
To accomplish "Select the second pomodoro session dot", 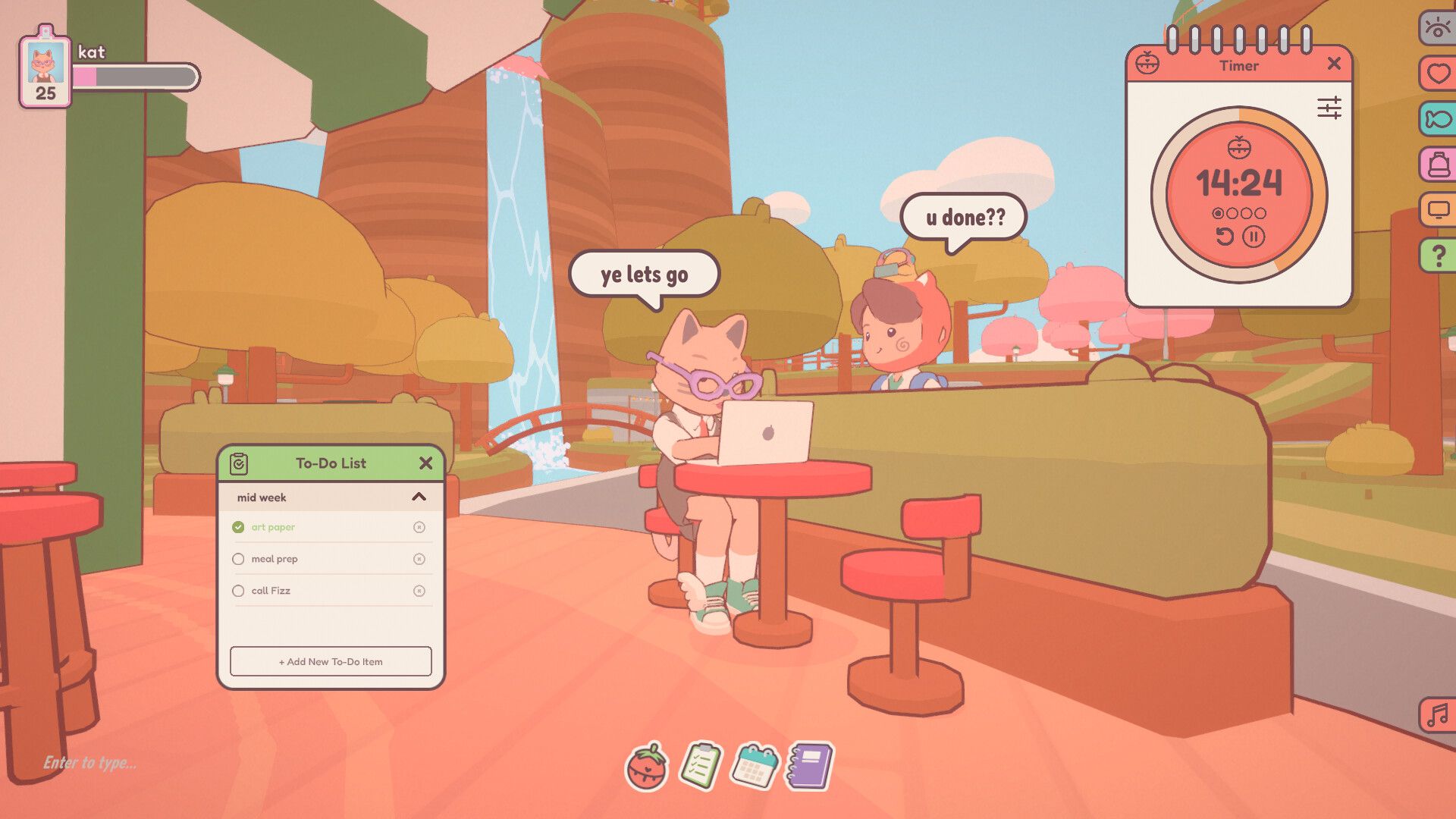I will point(1233,213).
